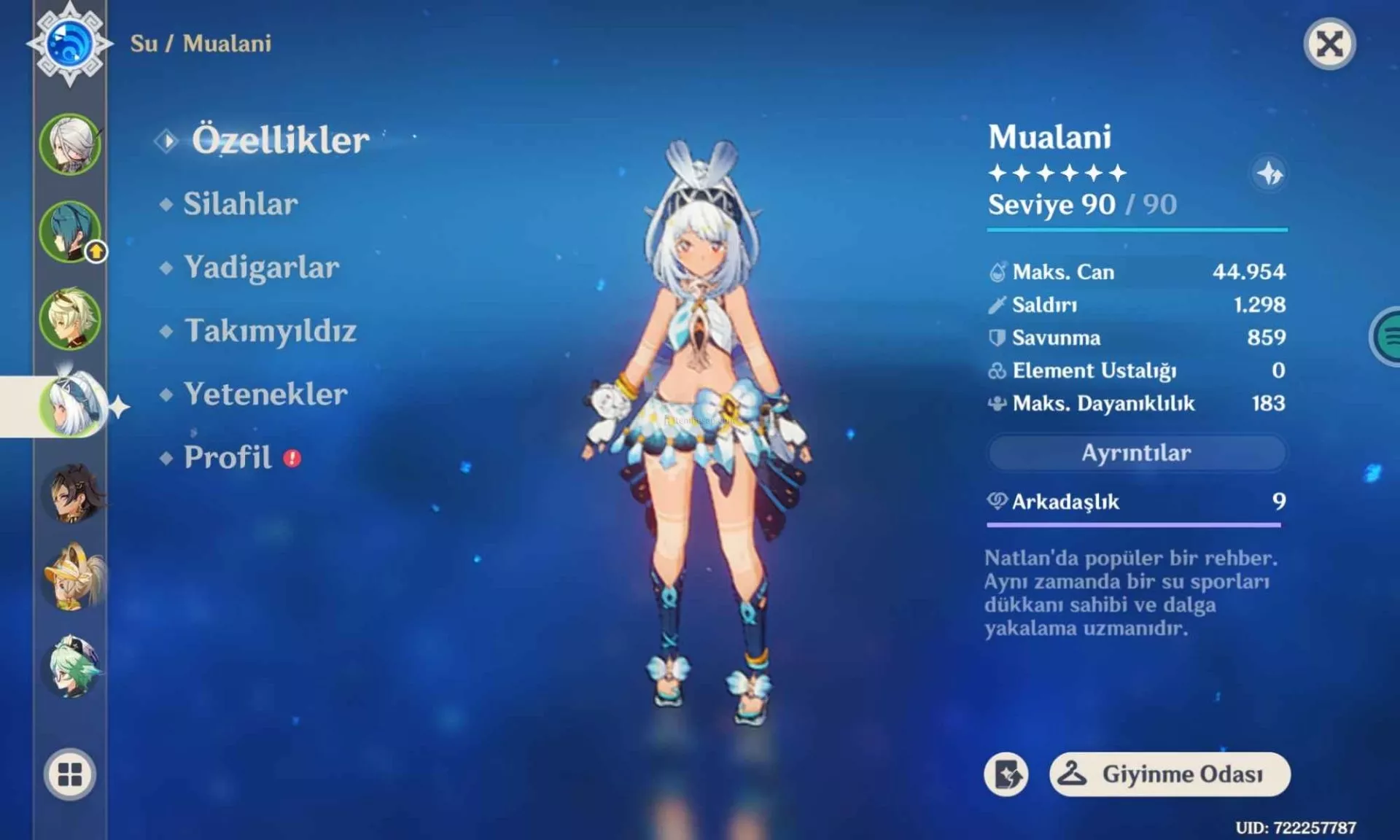
Task: Open the Özellikler section
Action: click(x=280, y=140)
